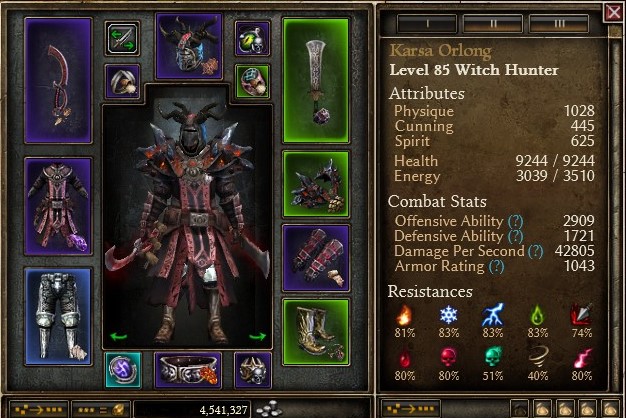Rotate character model with left green arrow
Screen dimensions: 626x418
(118, 337)
